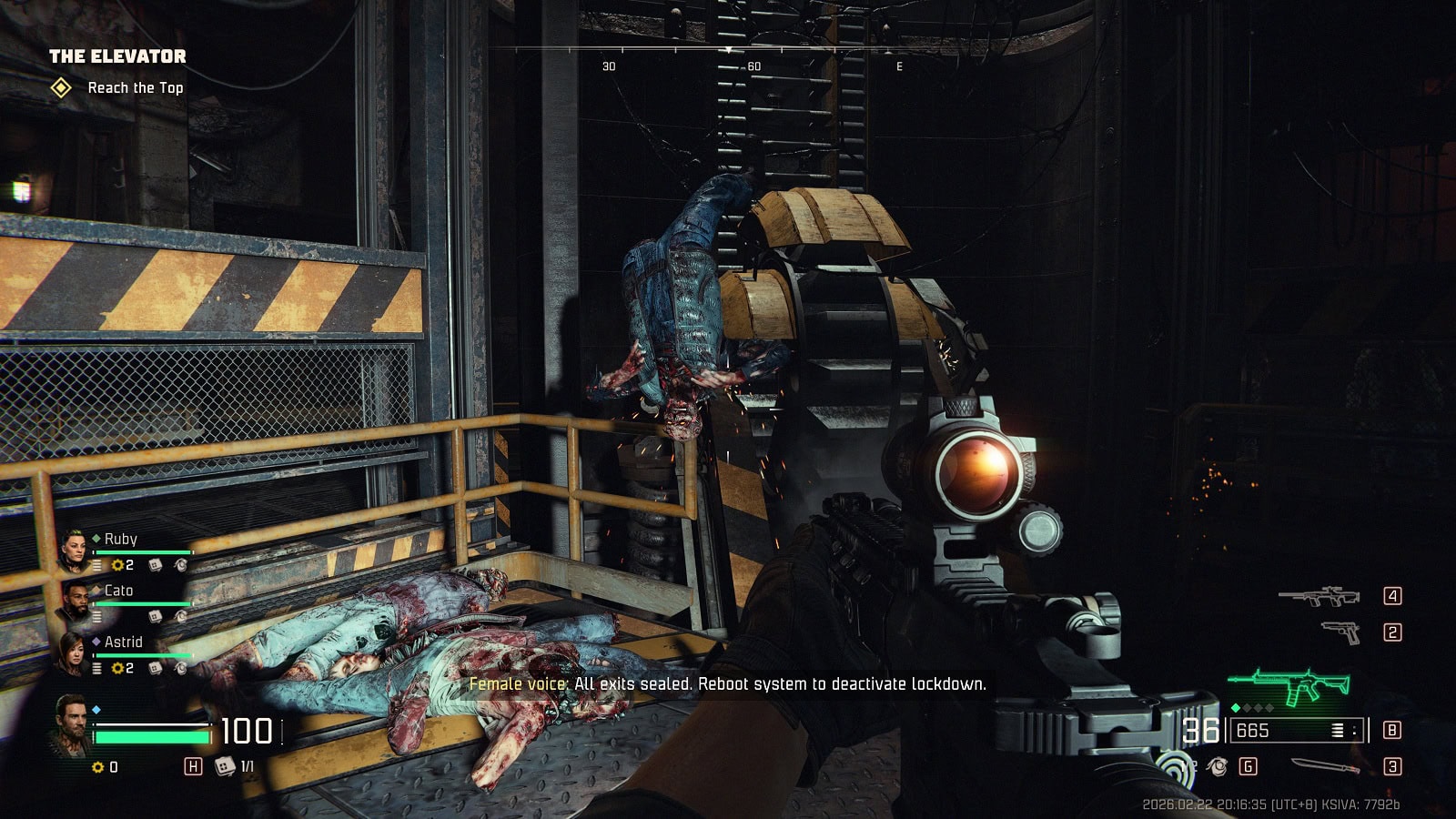Select the scoped rifle weapon slot
Screen dimensions: 1456x819
coord(1319,597)
